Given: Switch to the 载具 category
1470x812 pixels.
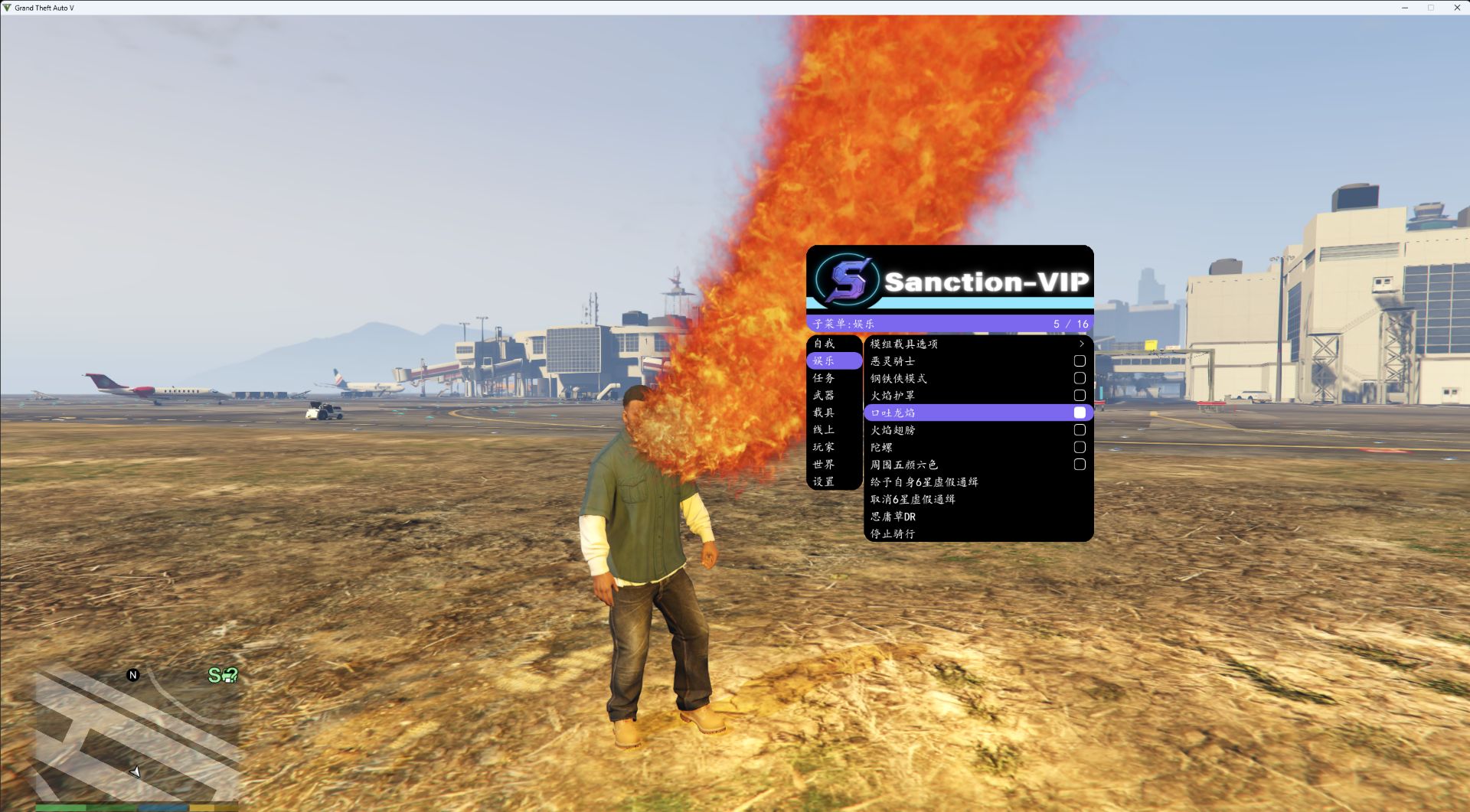Looking at the screenshot, I should coord(825,413).
